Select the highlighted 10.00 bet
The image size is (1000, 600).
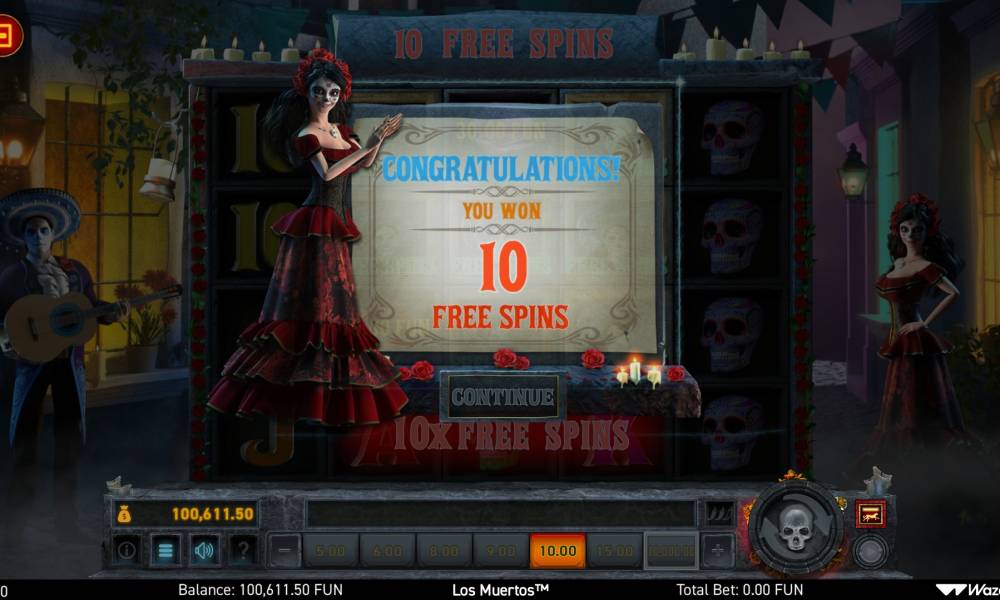[558, 551]
